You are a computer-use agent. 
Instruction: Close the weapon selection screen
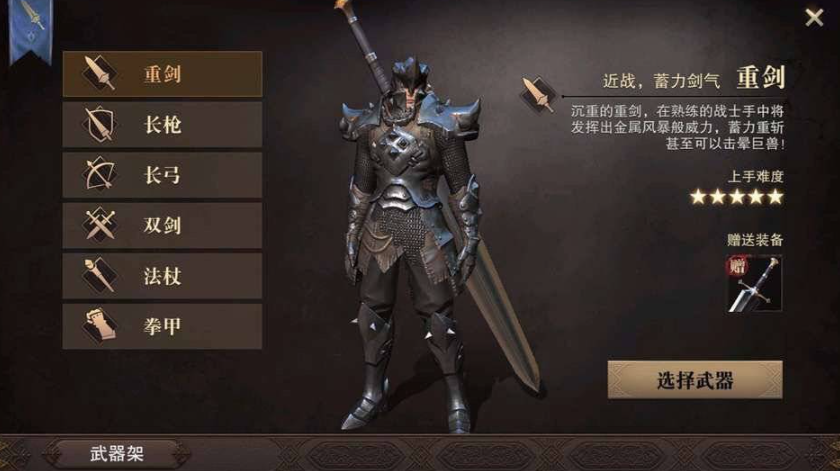click(814, 17)
